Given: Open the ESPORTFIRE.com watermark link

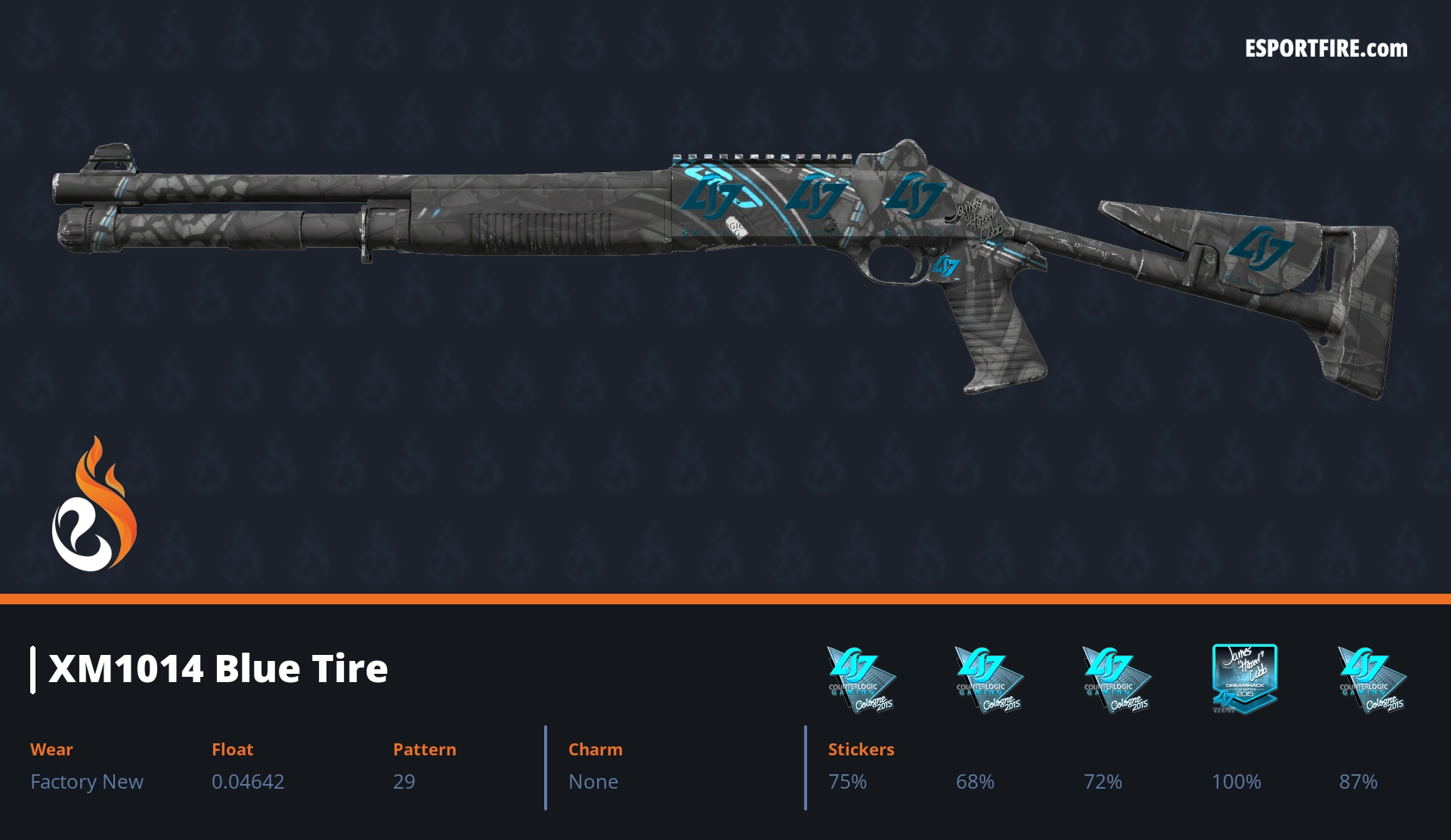Looking at the screenshot, I should click(x=1326, y=49).
